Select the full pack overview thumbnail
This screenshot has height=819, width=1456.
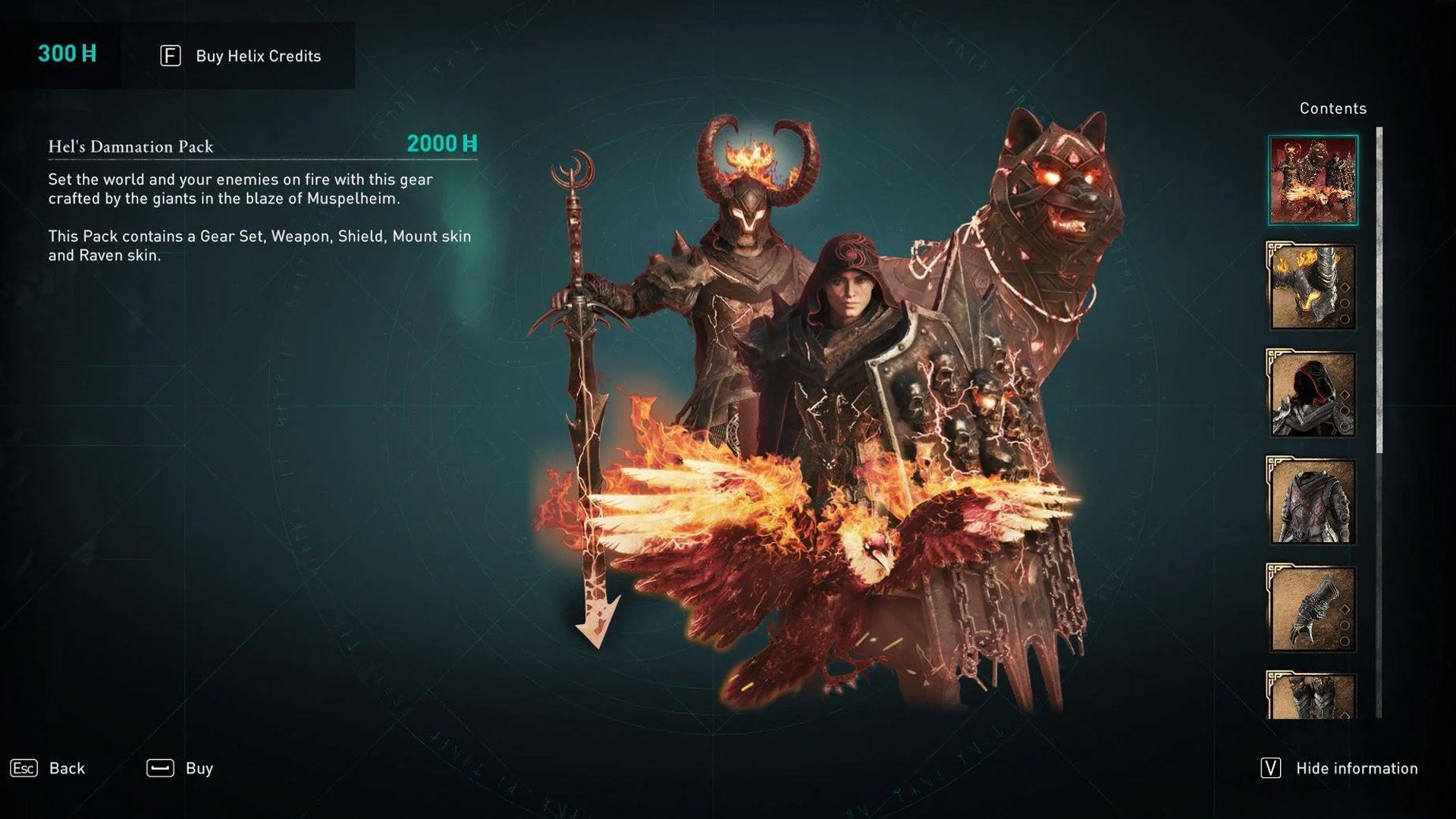[1313, 180]
